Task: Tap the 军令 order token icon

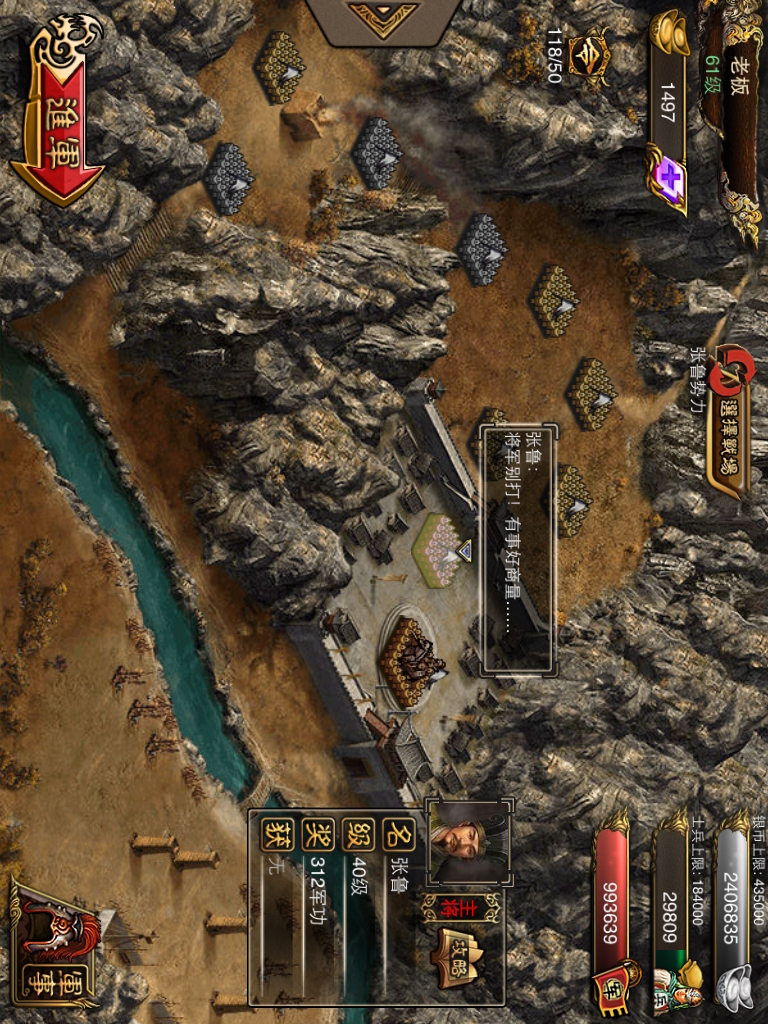Action: [588, 56]
